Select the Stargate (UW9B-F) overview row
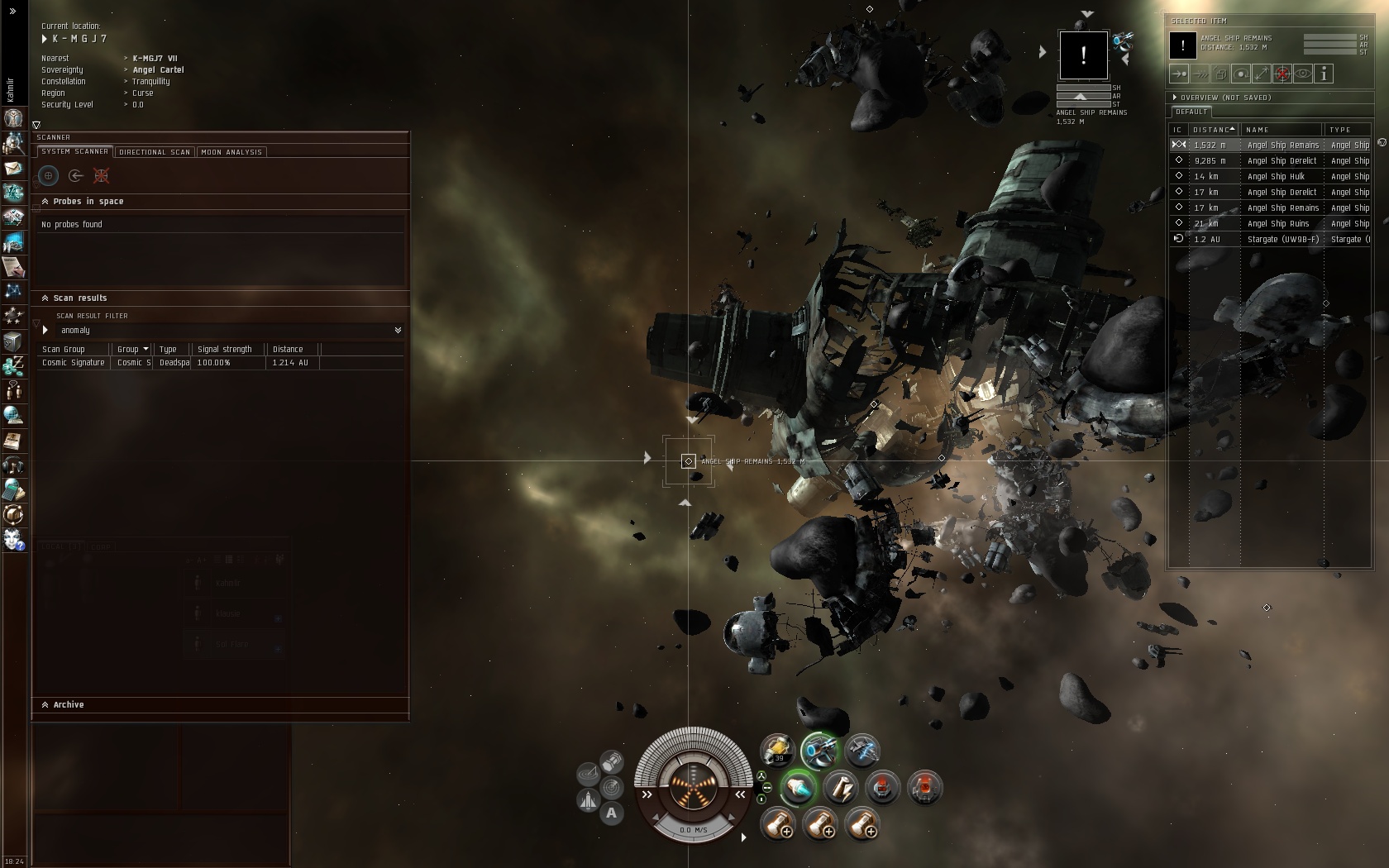The image size is (1389, 868). click(1282, 240)
